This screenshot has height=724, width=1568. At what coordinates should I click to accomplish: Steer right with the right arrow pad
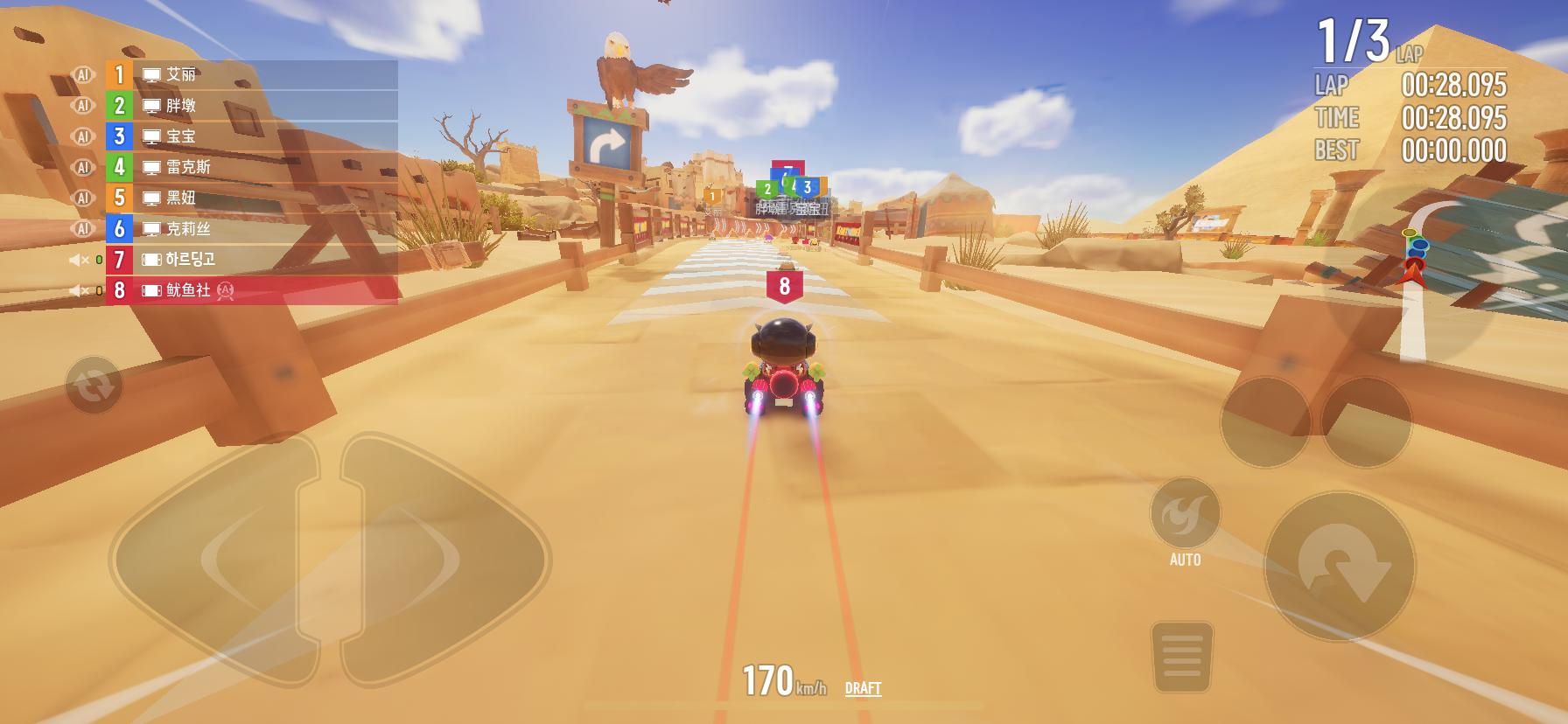pyautogui.click(x=442, y=558)
